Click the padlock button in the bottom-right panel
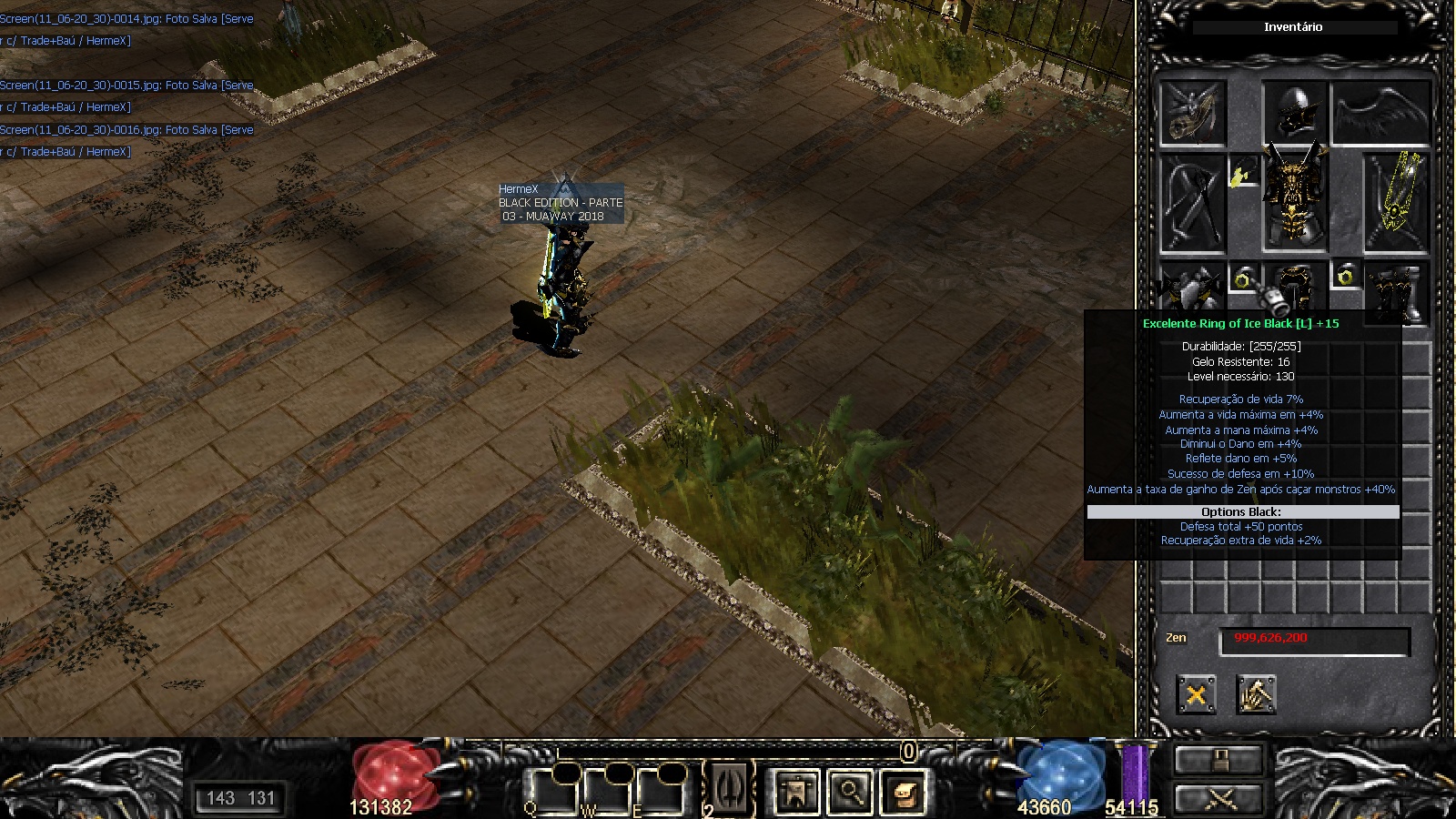 click(x=1219, y=760)
